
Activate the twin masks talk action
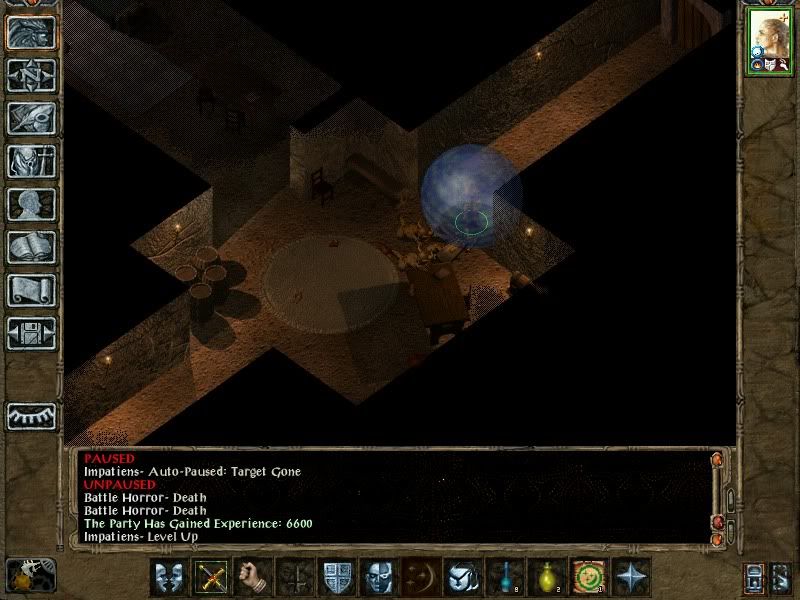click(167, 577)
